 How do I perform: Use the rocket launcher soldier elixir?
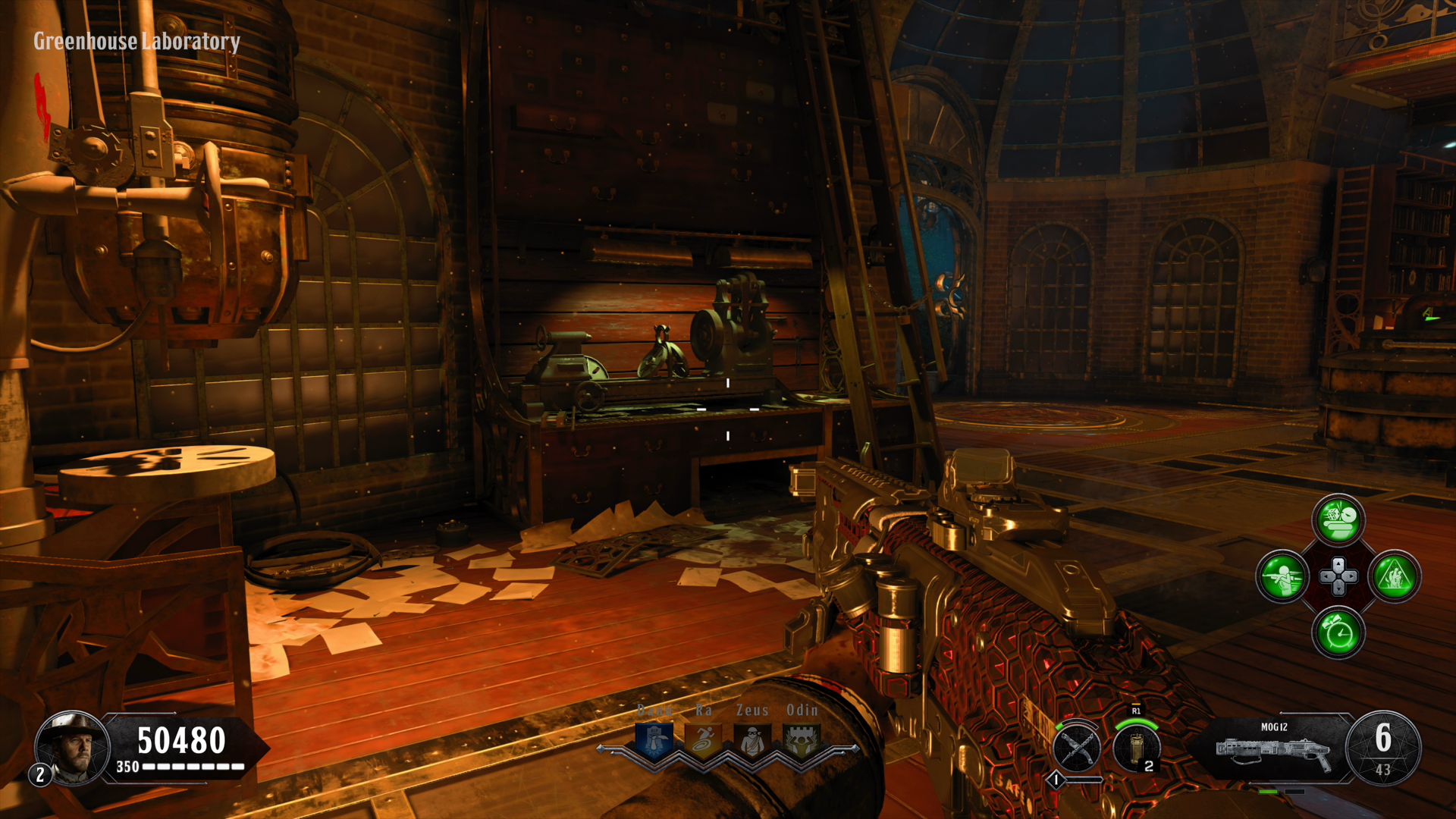click(x=1282, y=576)
